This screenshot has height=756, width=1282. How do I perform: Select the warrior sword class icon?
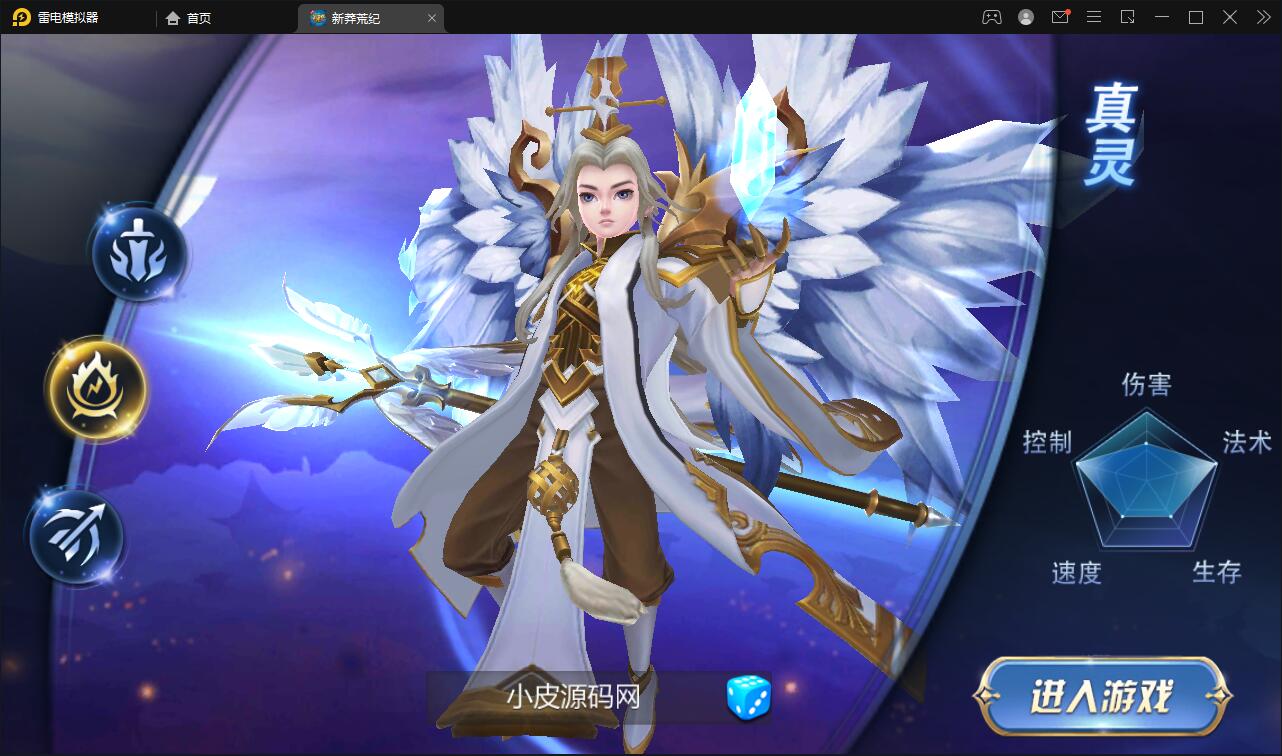[x=140, y=254]
